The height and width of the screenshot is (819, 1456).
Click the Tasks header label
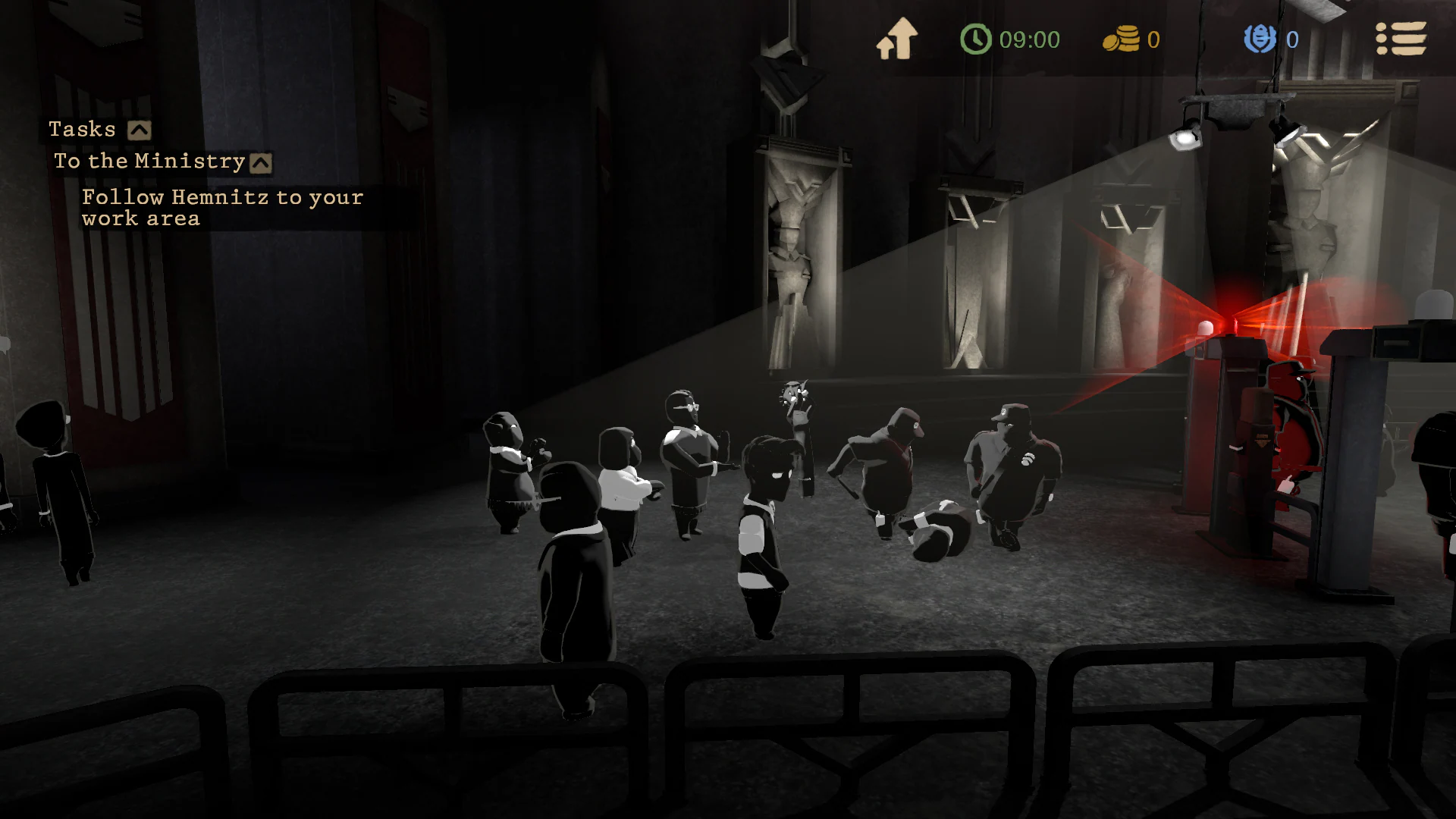click(82, 128)
